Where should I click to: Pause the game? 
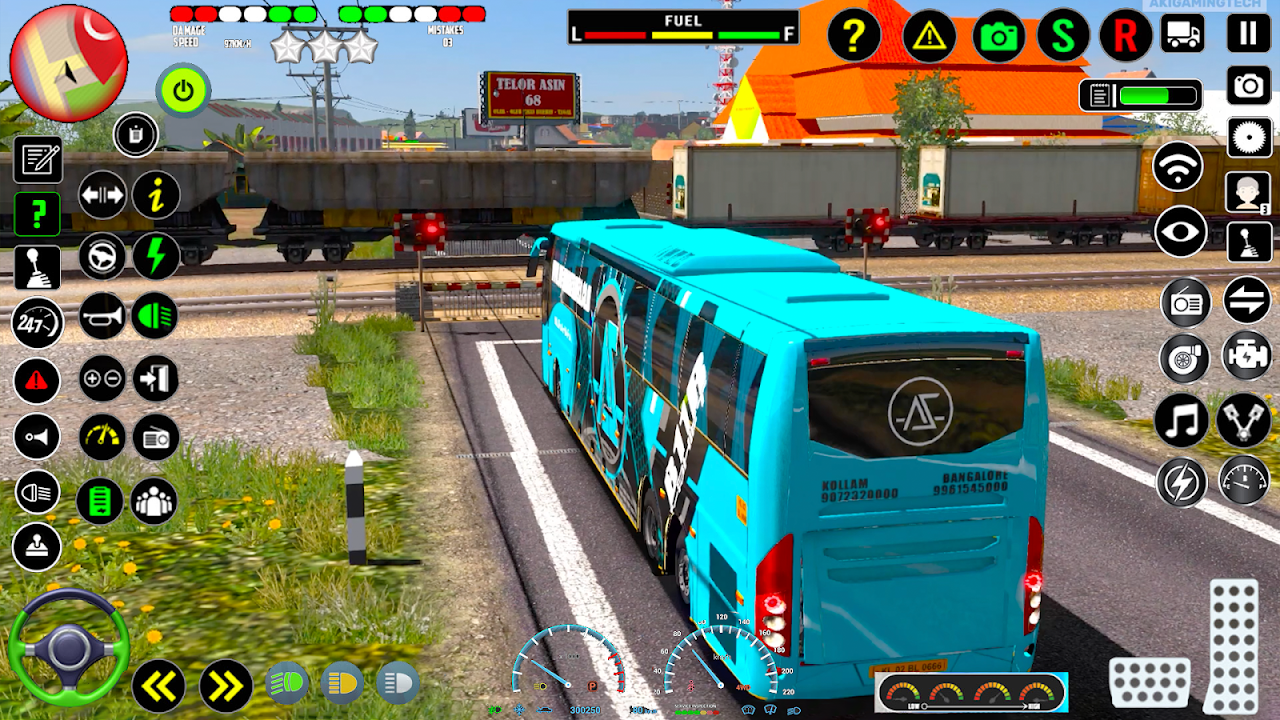pos(1248,33)
